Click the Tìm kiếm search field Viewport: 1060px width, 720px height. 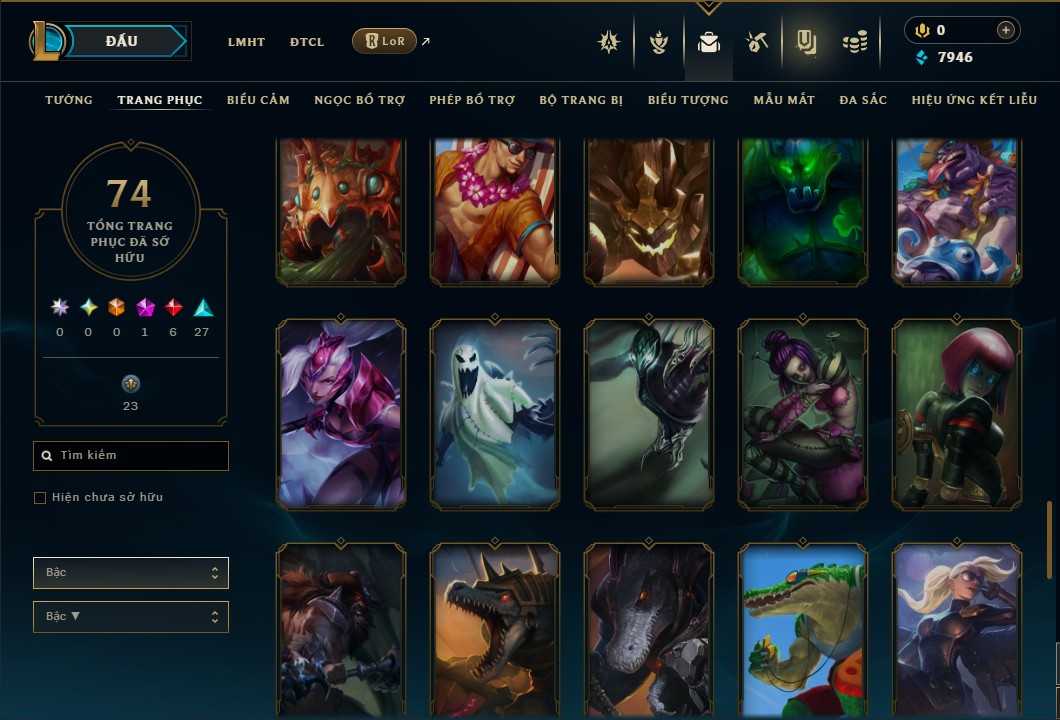[x=131, y=456]
